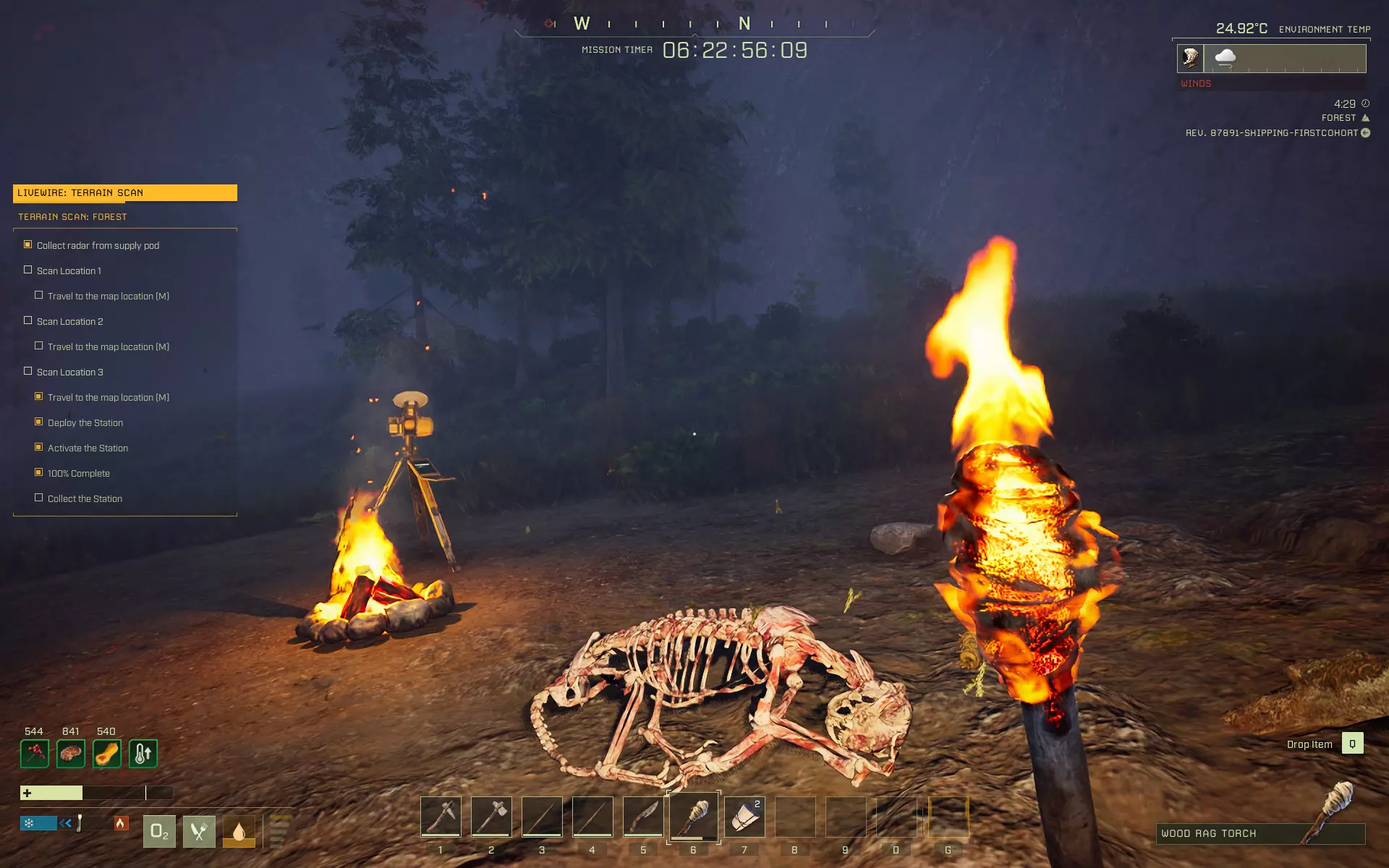Click the O2 oxygen status icon
Screen dimensions: 1389x868
[x=159, y=832]
